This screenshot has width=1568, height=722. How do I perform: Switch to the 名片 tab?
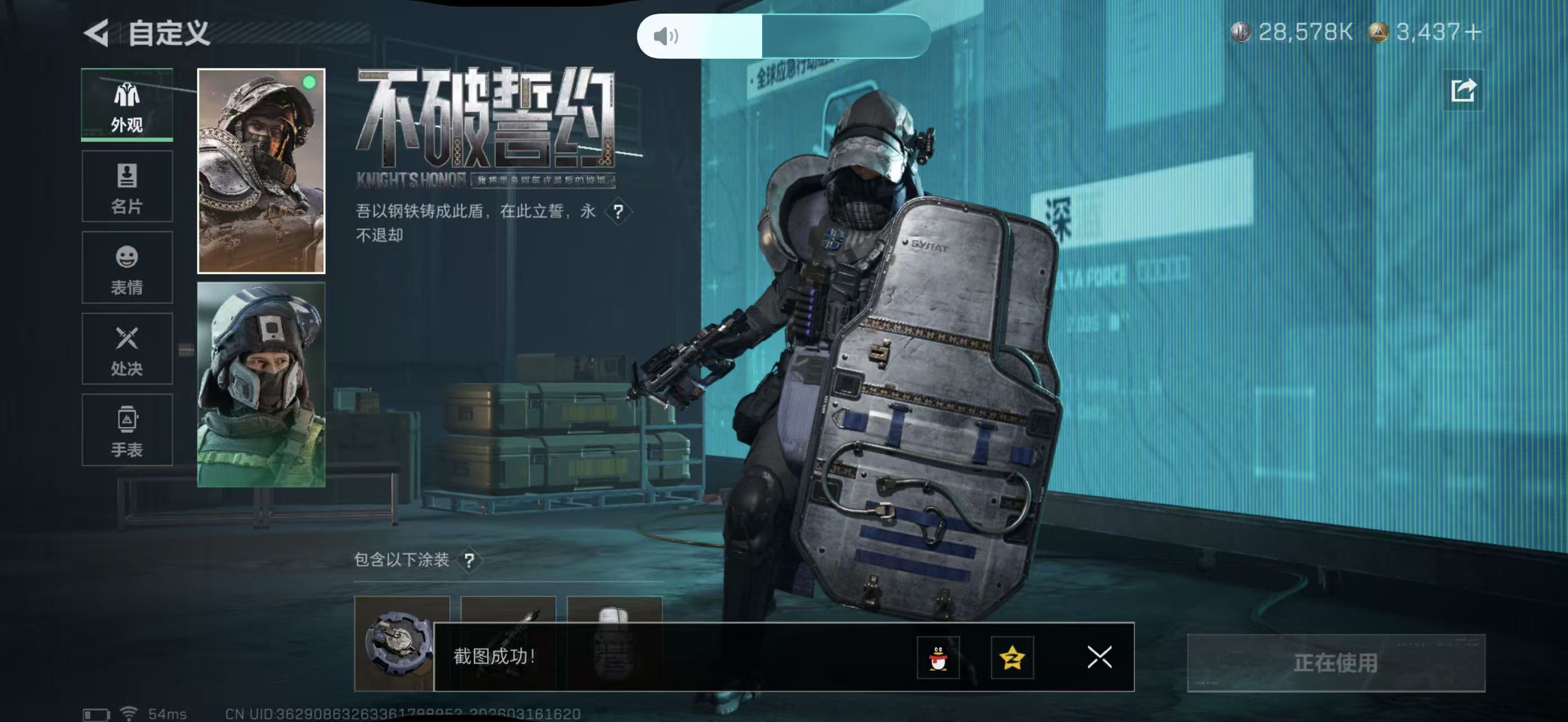point(127,186)
